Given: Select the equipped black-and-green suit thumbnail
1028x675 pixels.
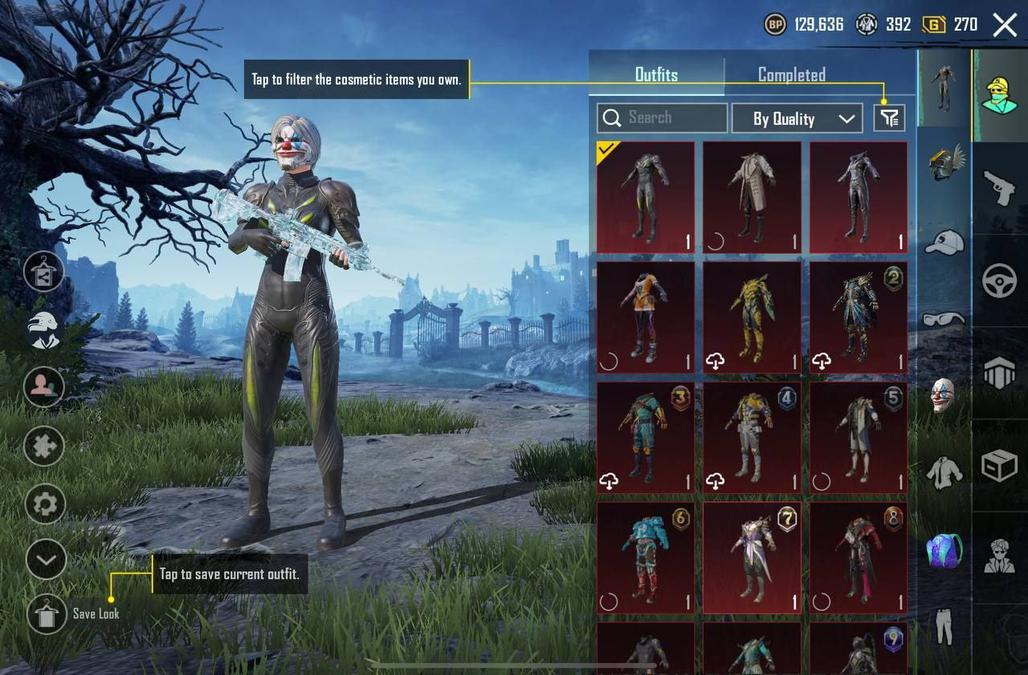Looking at the screenshot, I should pyautogui.click(x=645, y=197).
